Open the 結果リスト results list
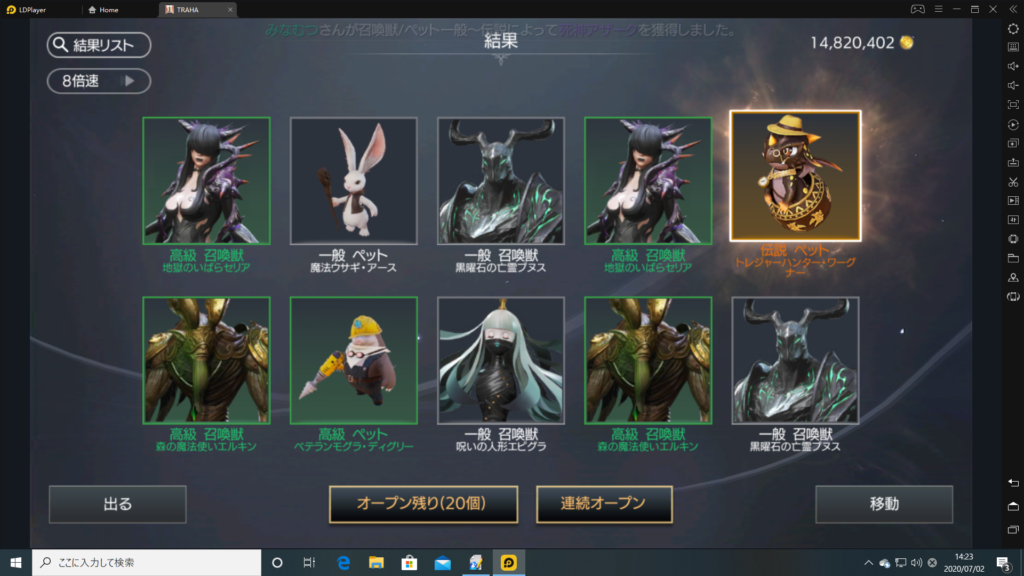1024x576 pixels. point(98,45)
